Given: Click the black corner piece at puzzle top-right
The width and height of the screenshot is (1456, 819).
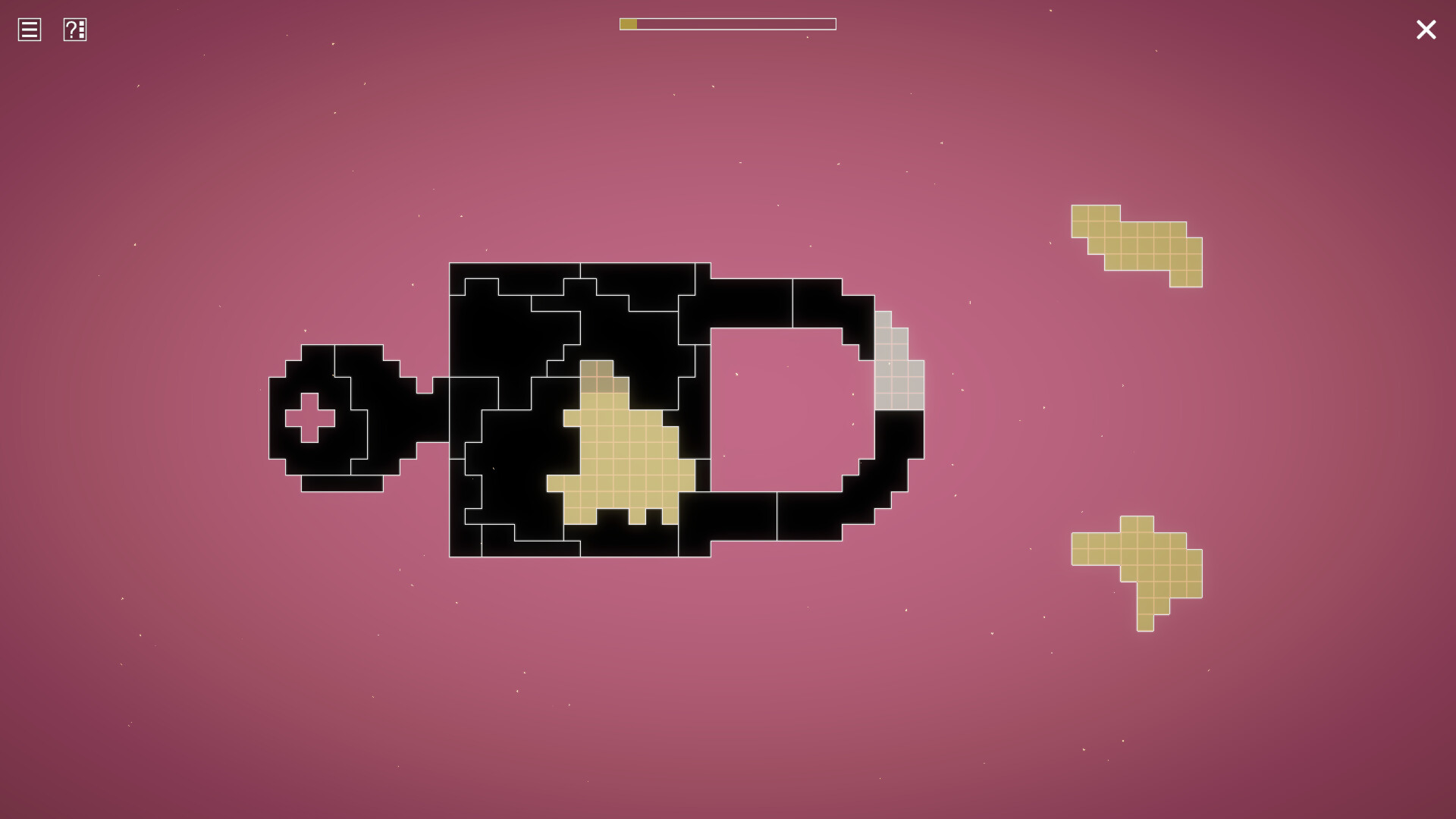Looking at the screenshot, I should [827, 303].
